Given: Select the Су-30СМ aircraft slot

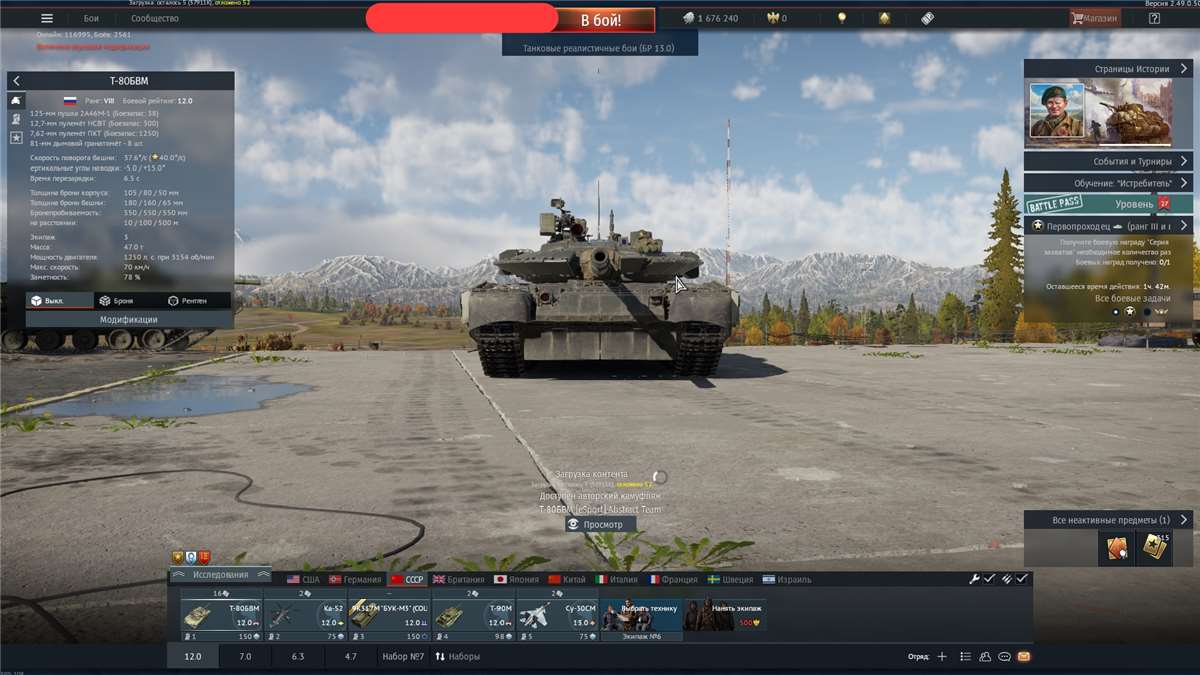Looking at the screenshot, I should point(557,615).
